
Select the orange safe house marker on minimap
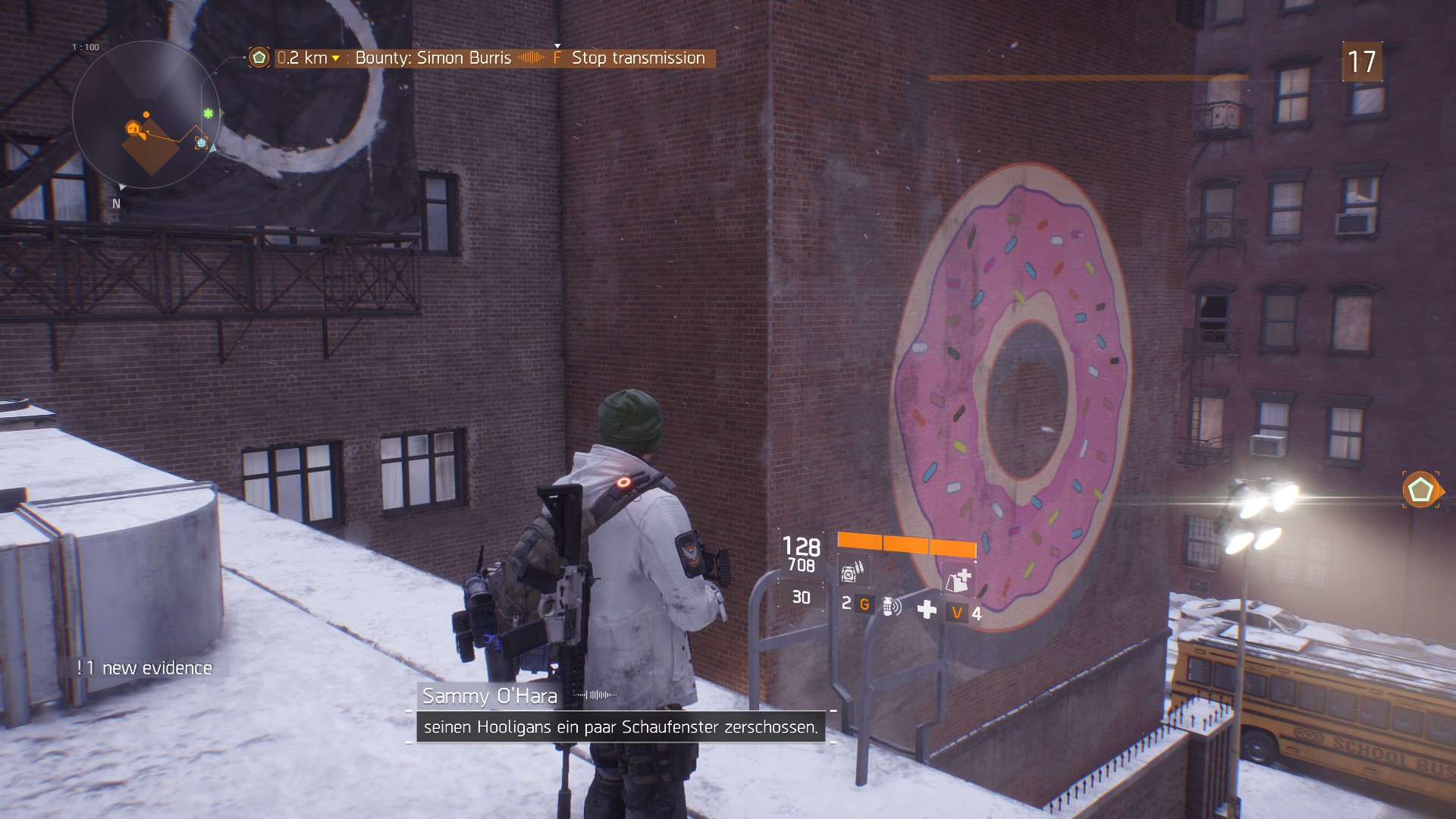pos(133,129)
